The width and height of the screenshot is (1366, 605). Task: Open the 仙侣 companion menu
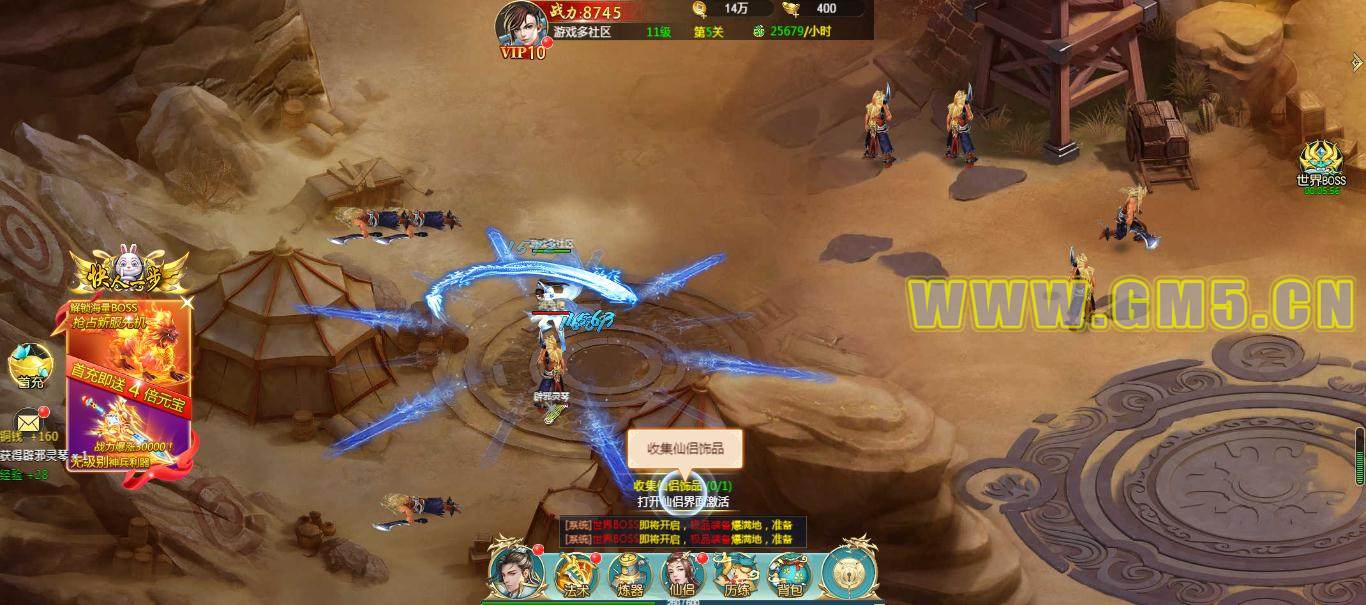pyautogui.click(x=683, y=574)
